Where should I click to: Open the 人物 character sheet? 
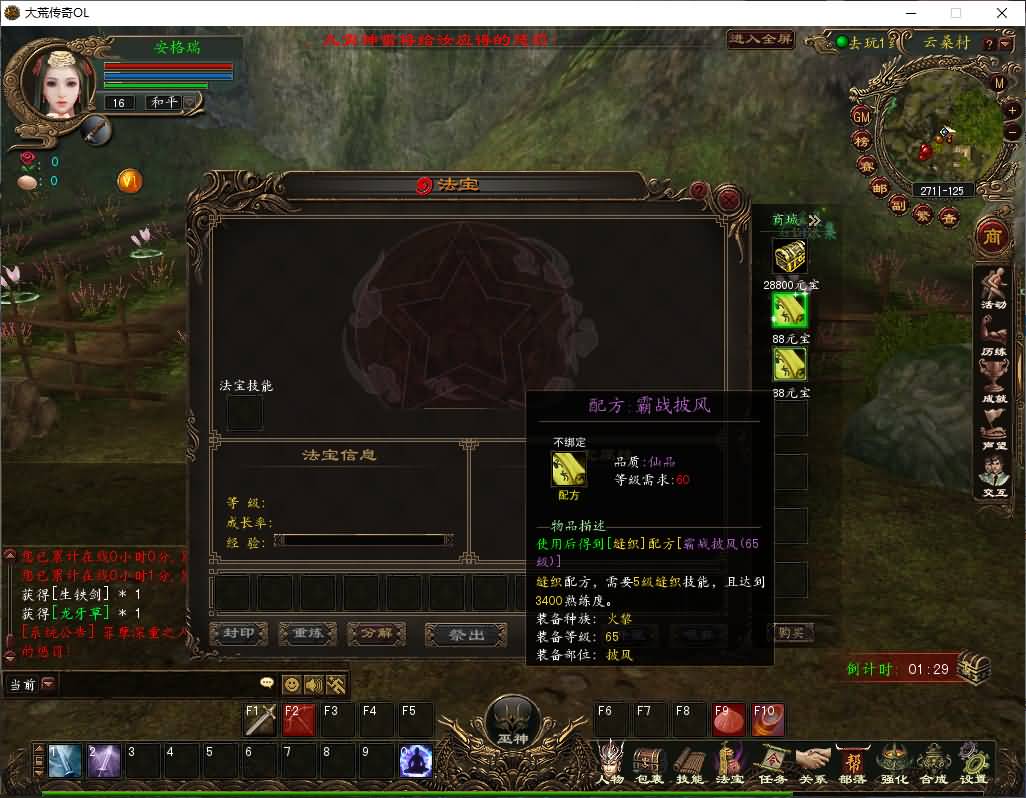(x=610, y=762)
